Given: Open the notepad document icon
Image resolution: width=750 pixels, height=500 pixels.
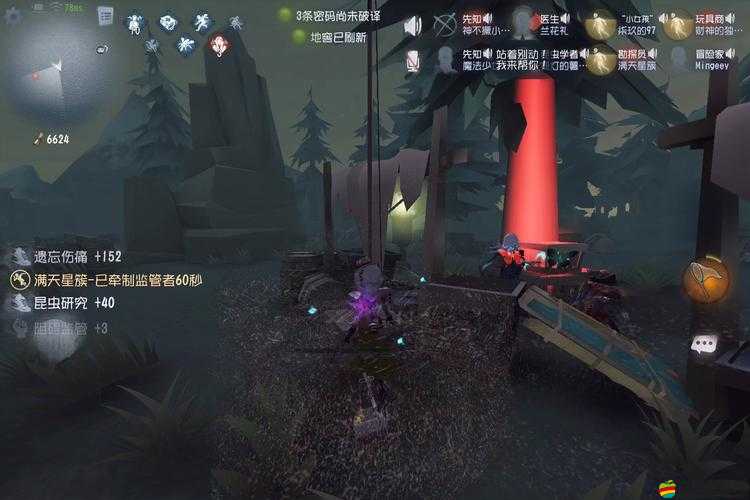Looking at the screenshot, I should [104, 18].
